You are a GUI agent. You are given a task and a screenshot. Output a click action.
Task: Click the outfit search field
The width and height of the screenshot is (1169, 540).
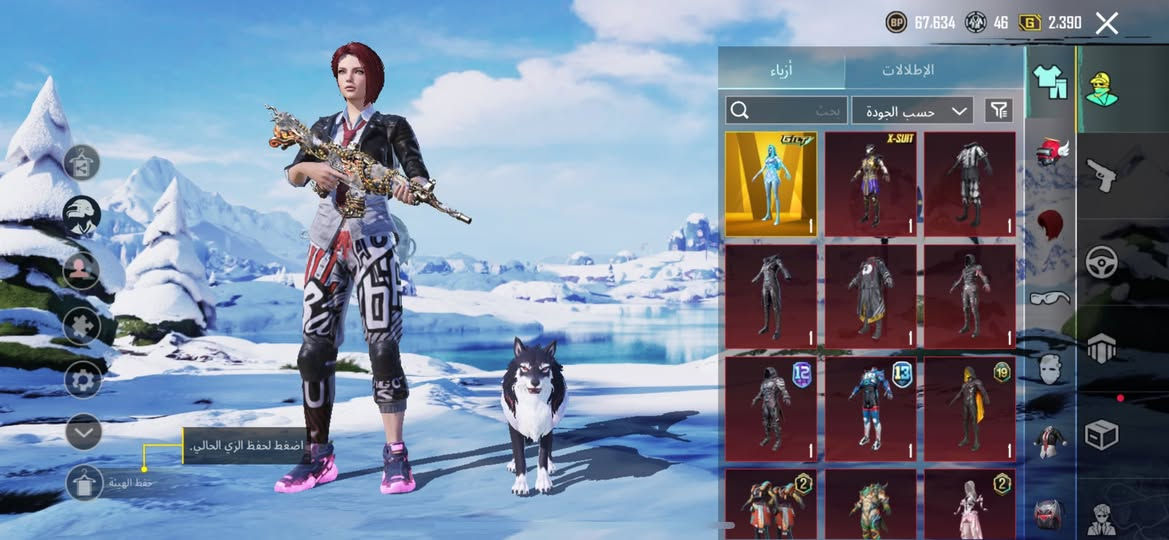787,110
